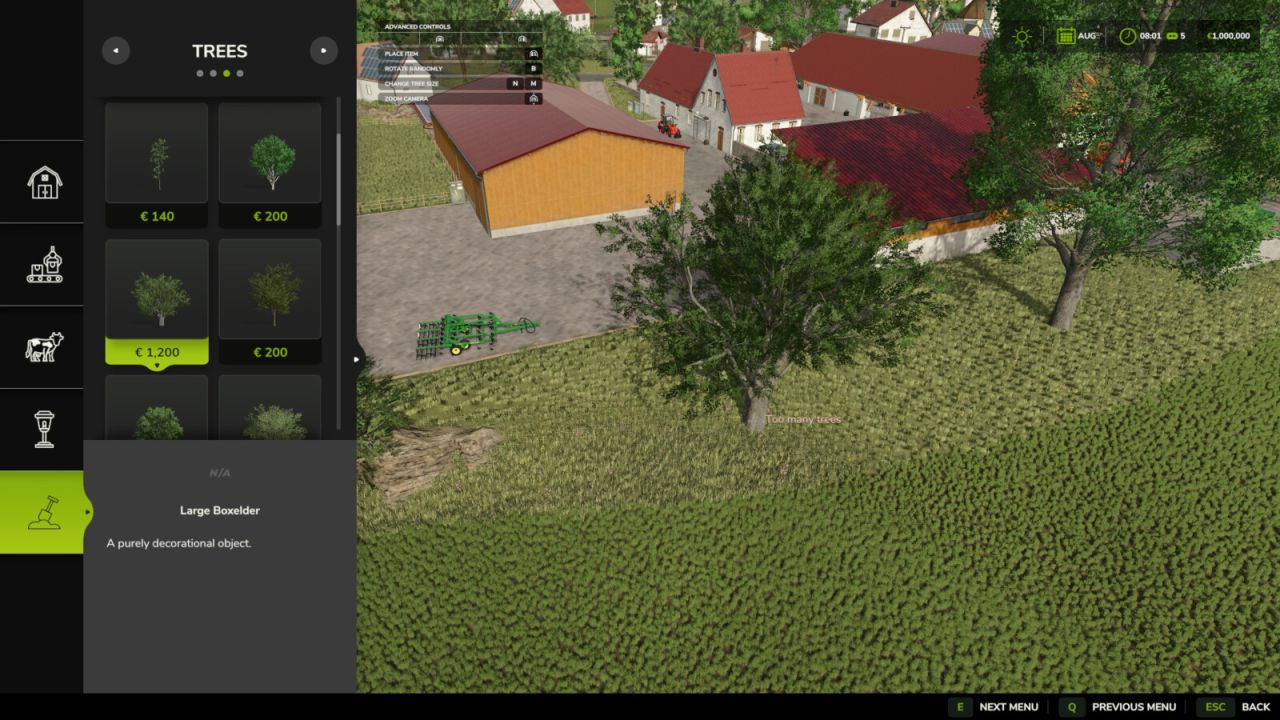1280x720 pixels.
Task: Collapse the shop panel with the side arrow
Action: (x=355, y=357)
